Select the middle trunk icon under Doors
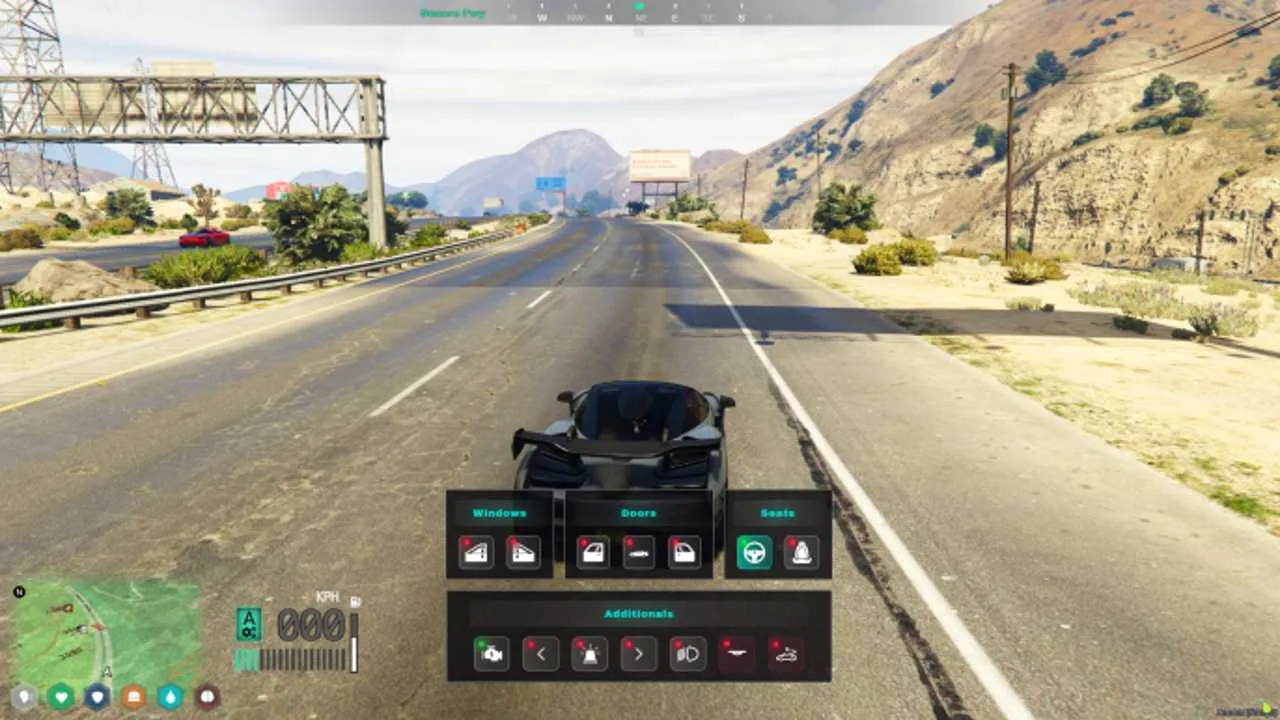The image size is (1280, 720). point(639,552)
